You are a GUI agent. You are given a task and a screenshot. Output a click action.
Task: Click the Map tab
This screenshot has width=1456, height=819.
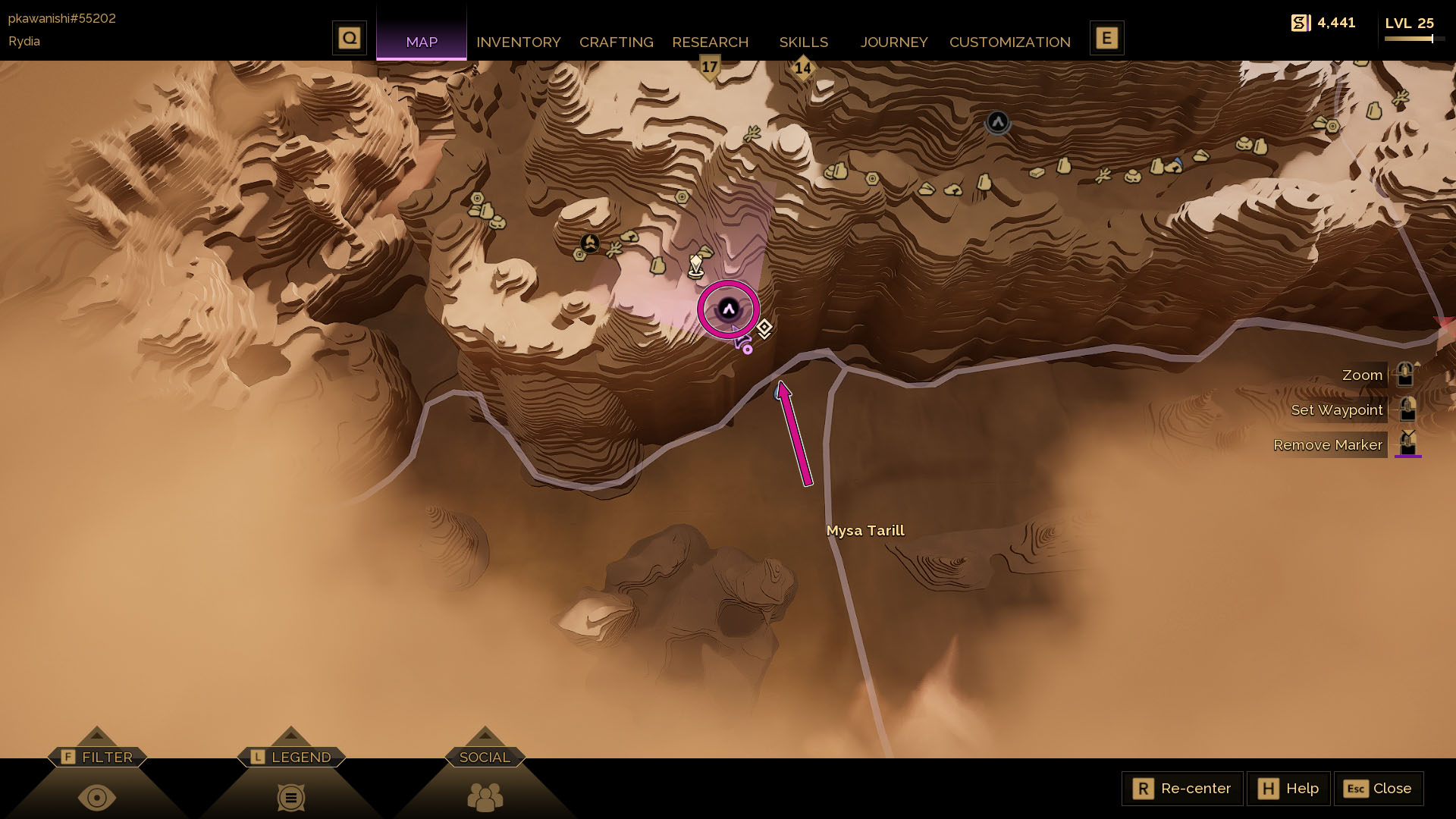422,42
